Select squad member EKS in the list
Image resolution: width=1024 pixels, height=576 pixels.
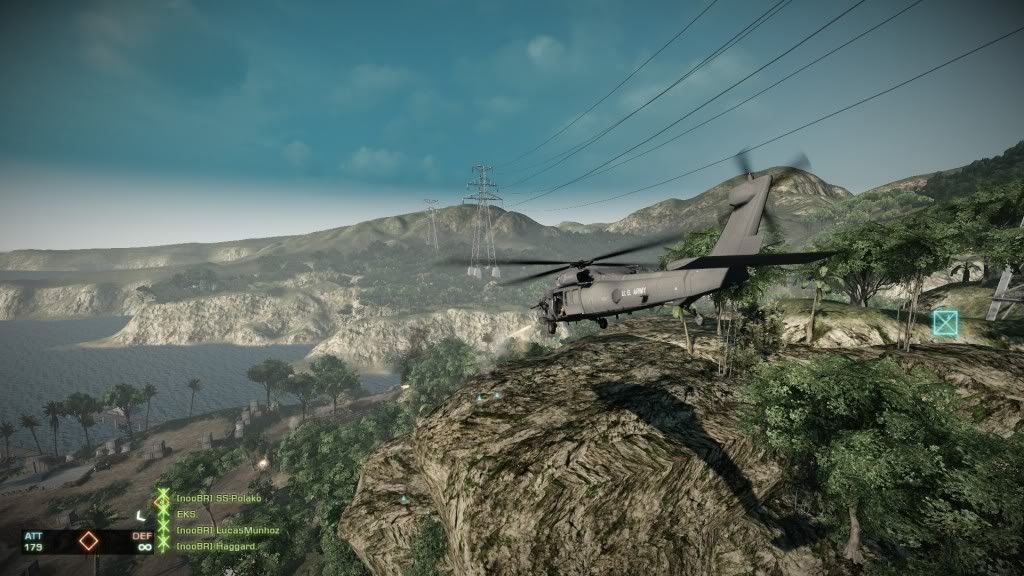(186, 513)
